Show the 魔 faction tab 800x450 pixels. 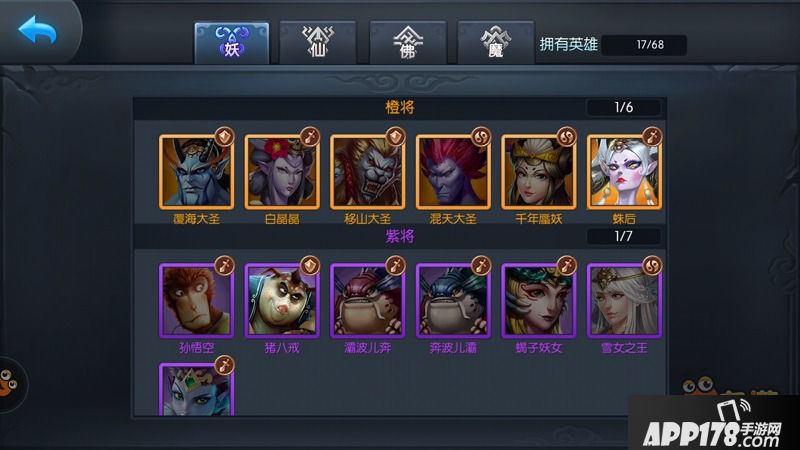(493, 42)
